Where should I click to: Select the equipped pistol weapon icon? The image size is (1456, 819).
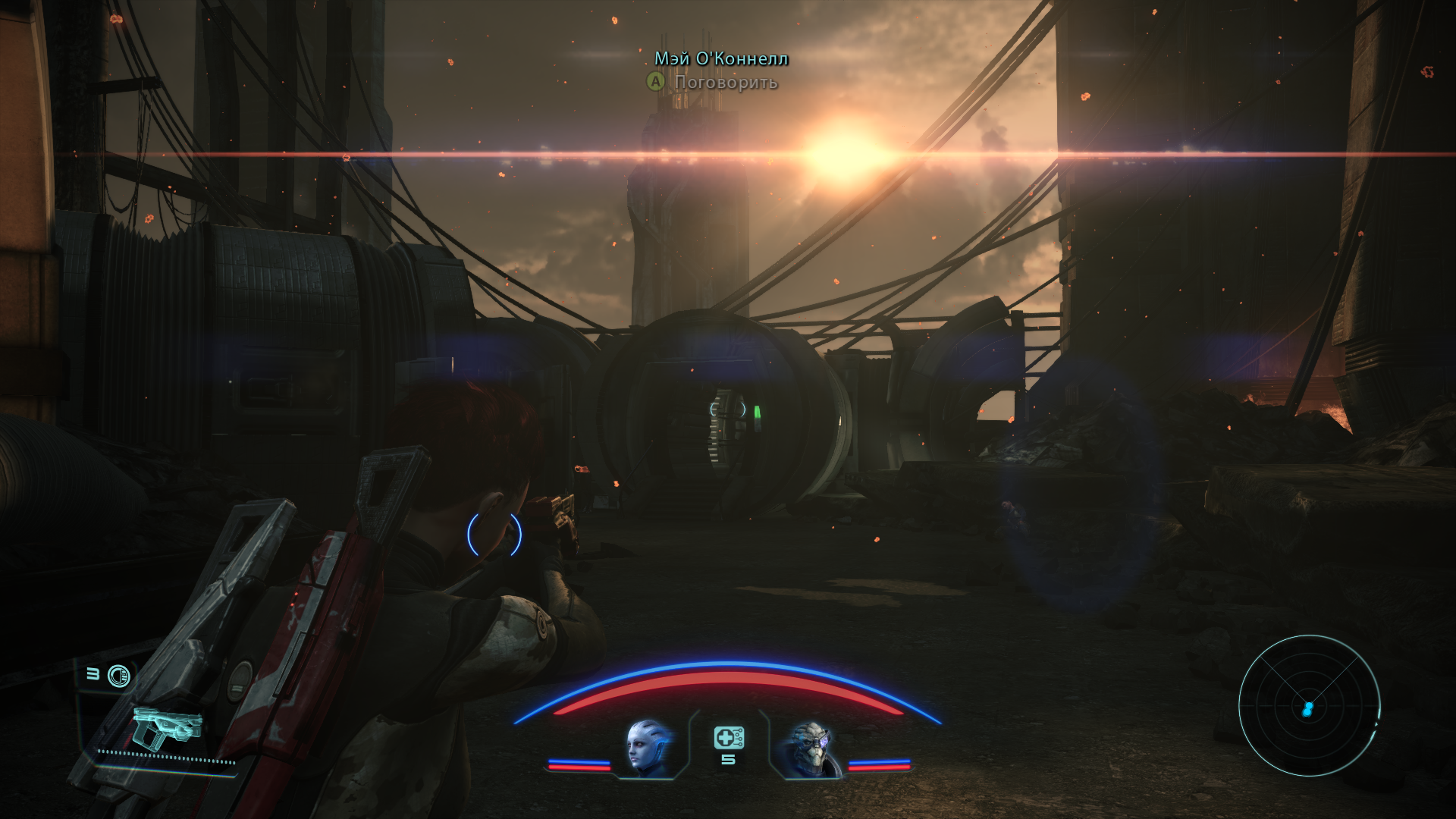[x=167, y=725]
